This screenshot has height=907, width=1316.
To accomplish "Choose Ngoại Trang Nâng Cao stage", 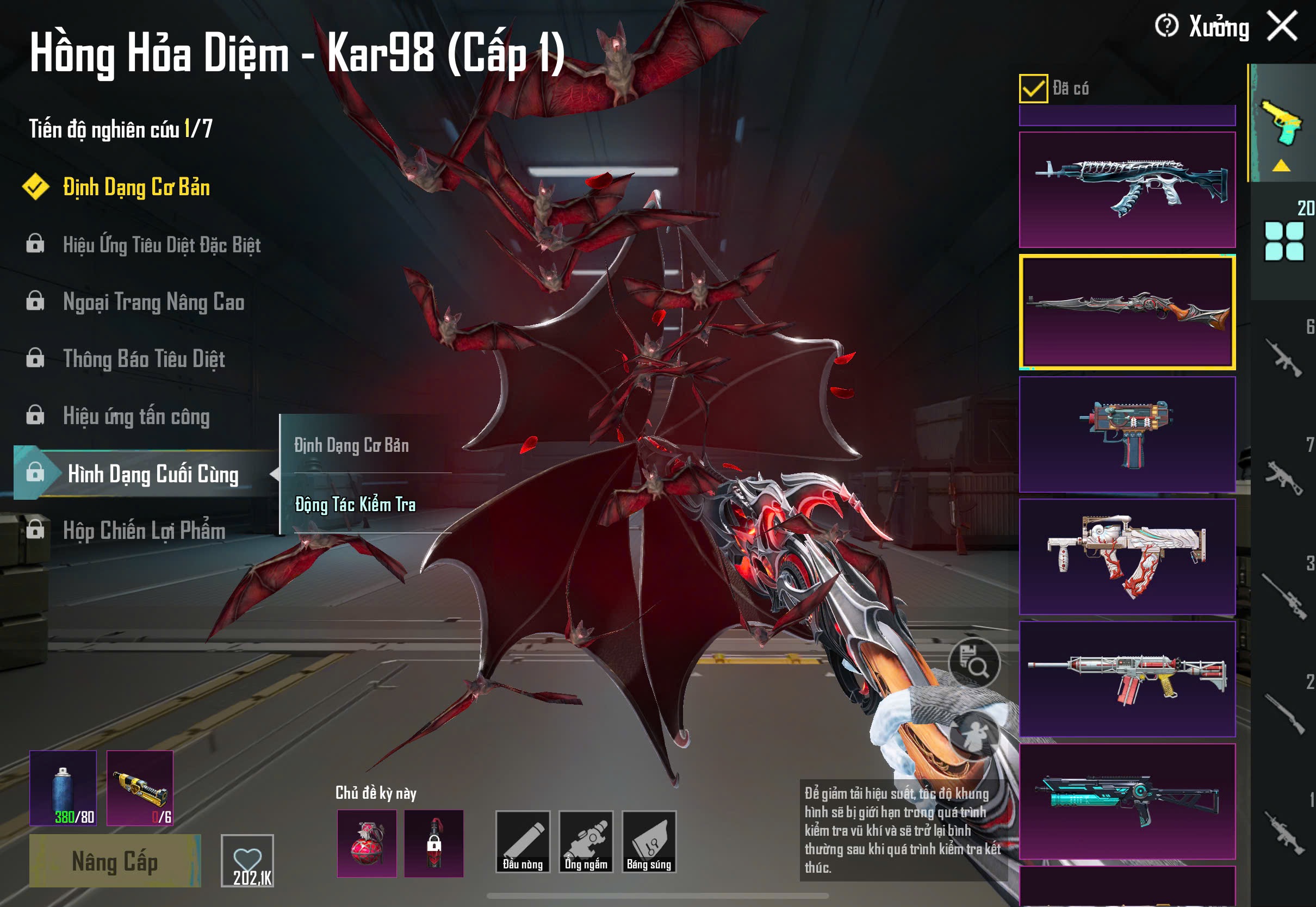I will (153, 302).
